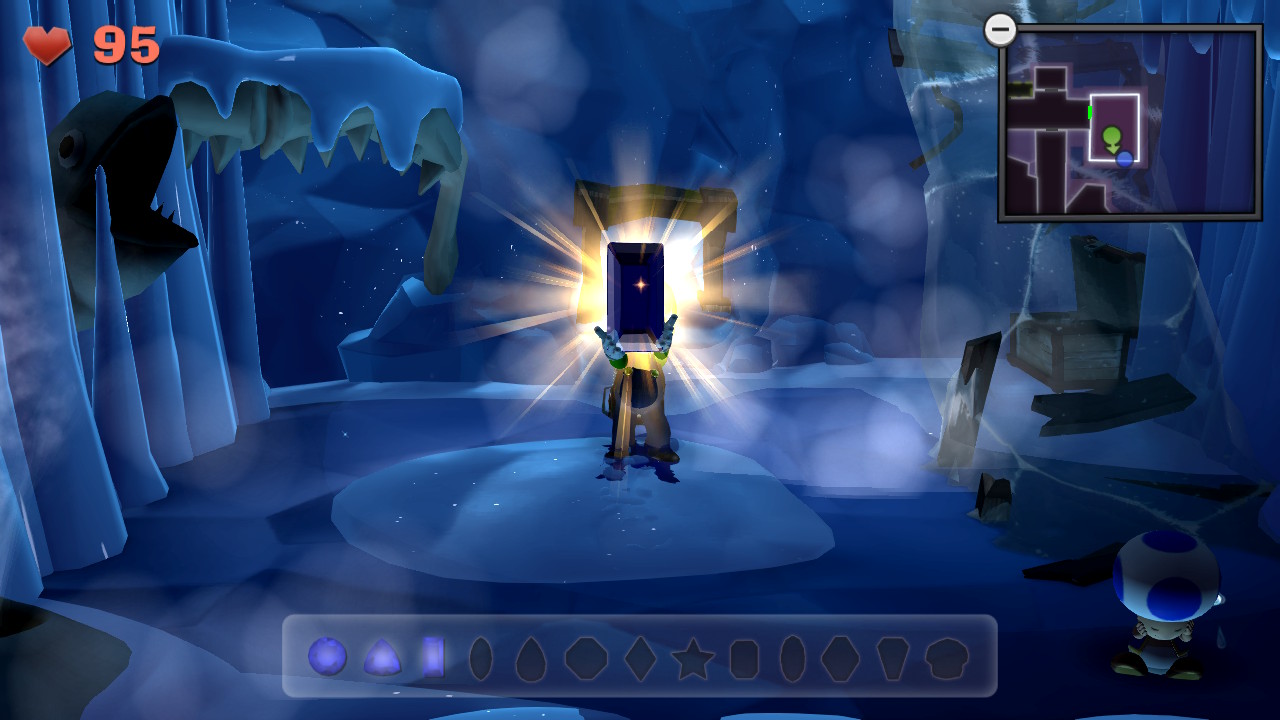Collapse the minimap with the minus button
The width and height of the screenshot is (1280, 720).
coord(999,29)
